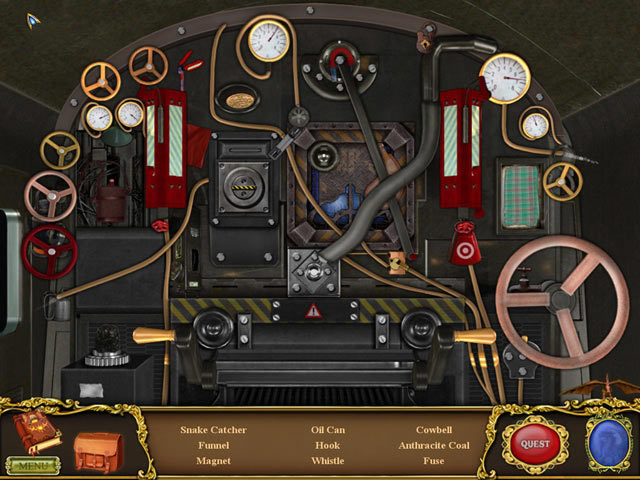Select Oil Can in the item list
This screenshot has height=480, width=640.
328,430
